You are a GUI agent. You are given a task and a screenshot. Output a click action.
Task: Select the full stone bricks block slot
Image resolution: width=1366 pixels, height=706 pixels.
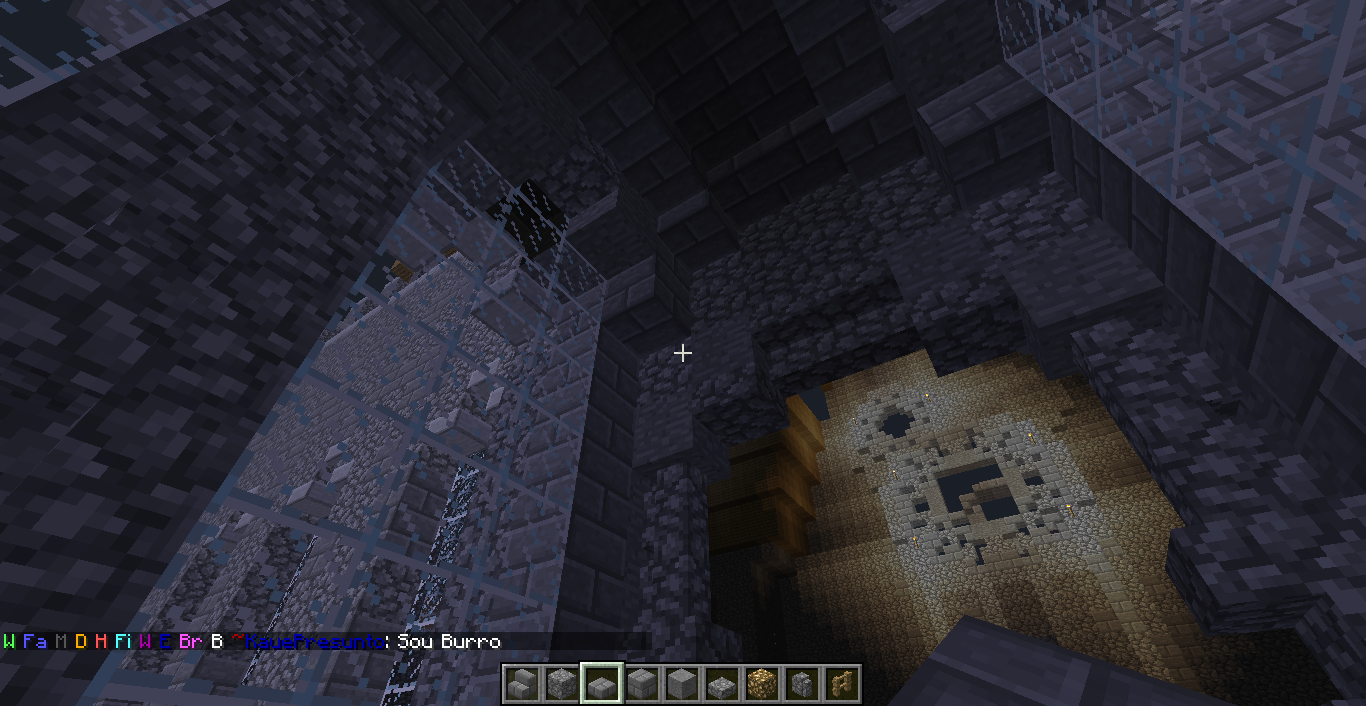pyautogui.click(x=641, y=684)
